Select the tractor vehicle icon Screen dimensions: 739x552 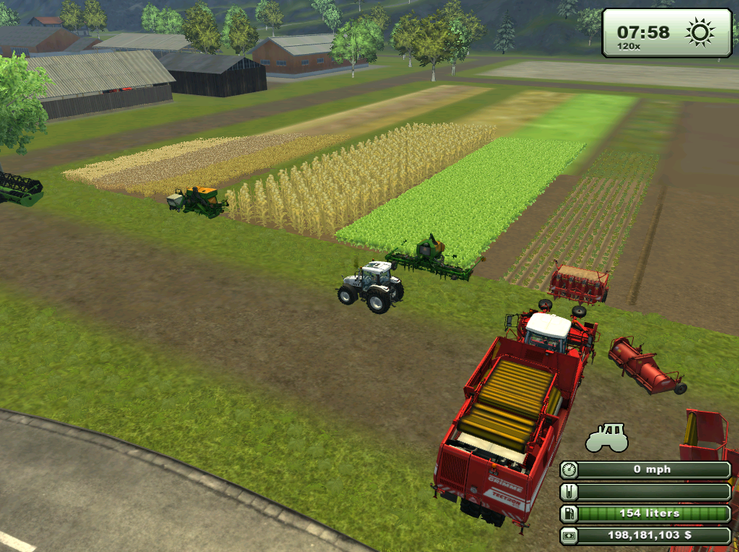(x=607, y=439)
